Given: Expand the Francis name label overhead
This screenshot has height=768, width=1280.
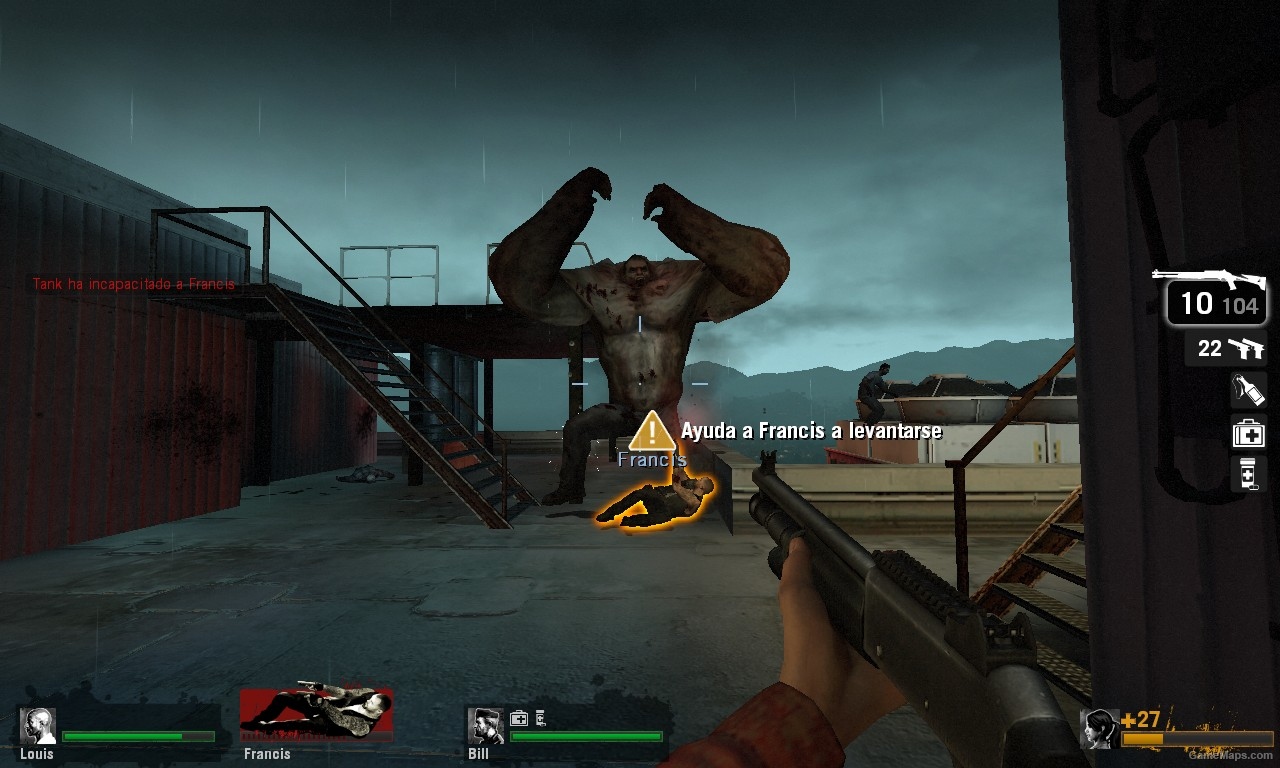Looking at the screenshot, I should pyautogui.click(x=652, y=460).
